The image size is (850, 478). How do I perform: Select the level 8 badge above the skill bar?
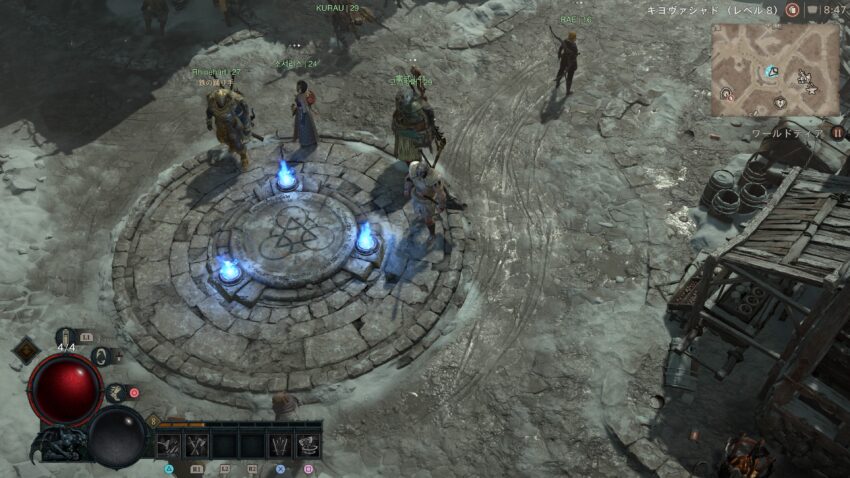click(153, 421)
